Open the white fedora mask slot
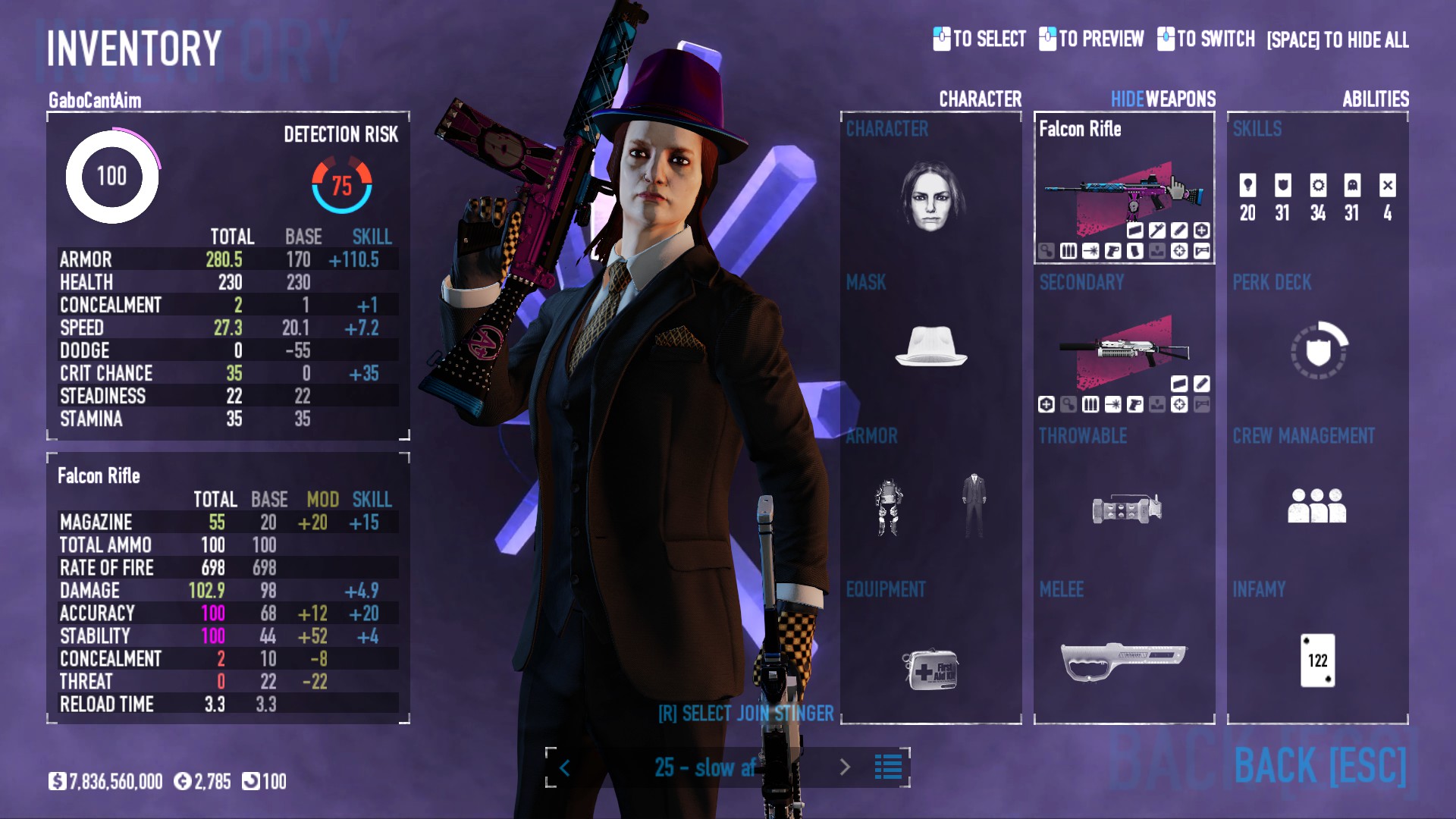Image resolution: width=1456 pixels, height=819 pixels. click(930, 347)
